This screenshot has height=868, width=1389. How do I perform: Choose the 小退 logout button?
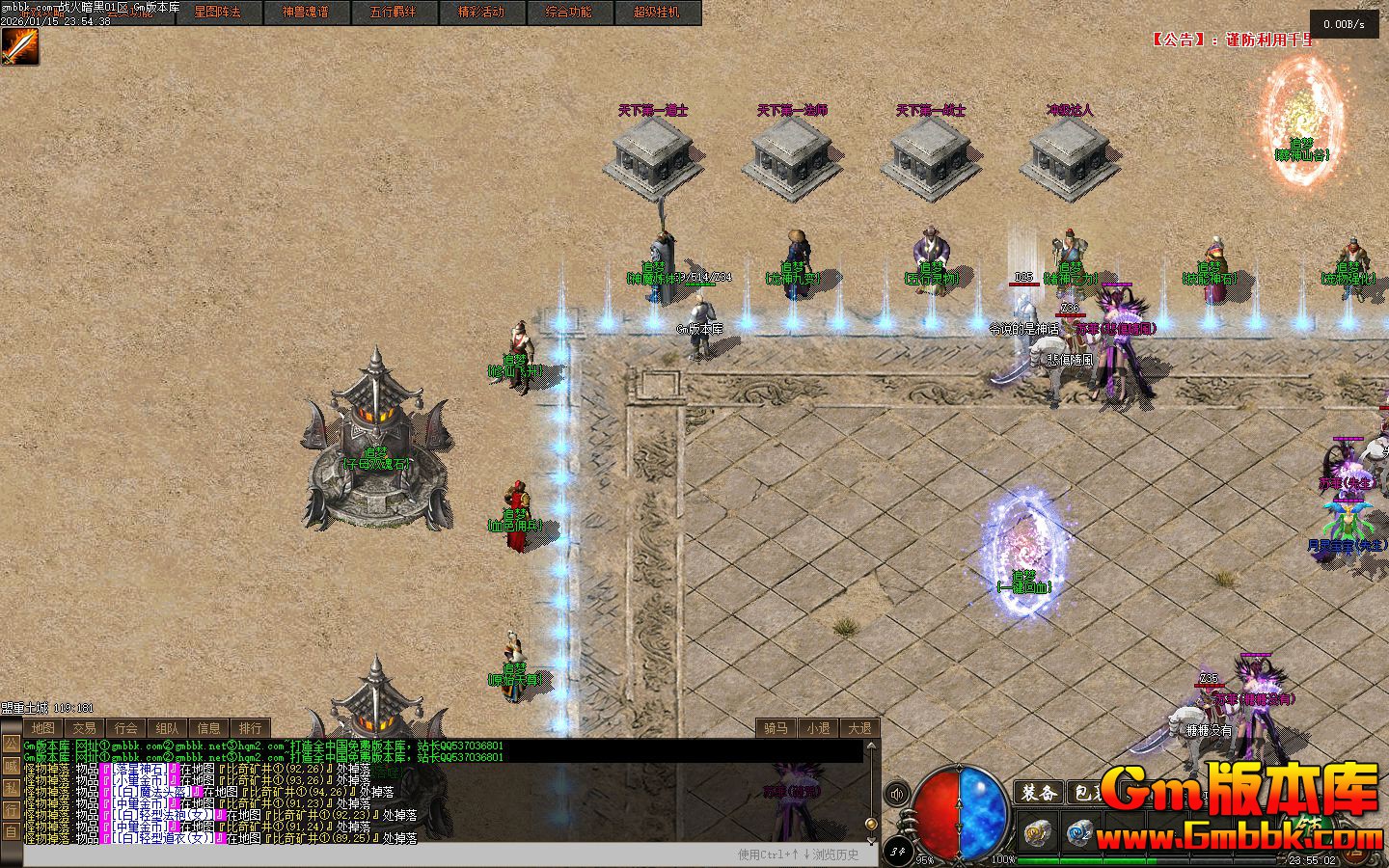[x=818, y=728]
